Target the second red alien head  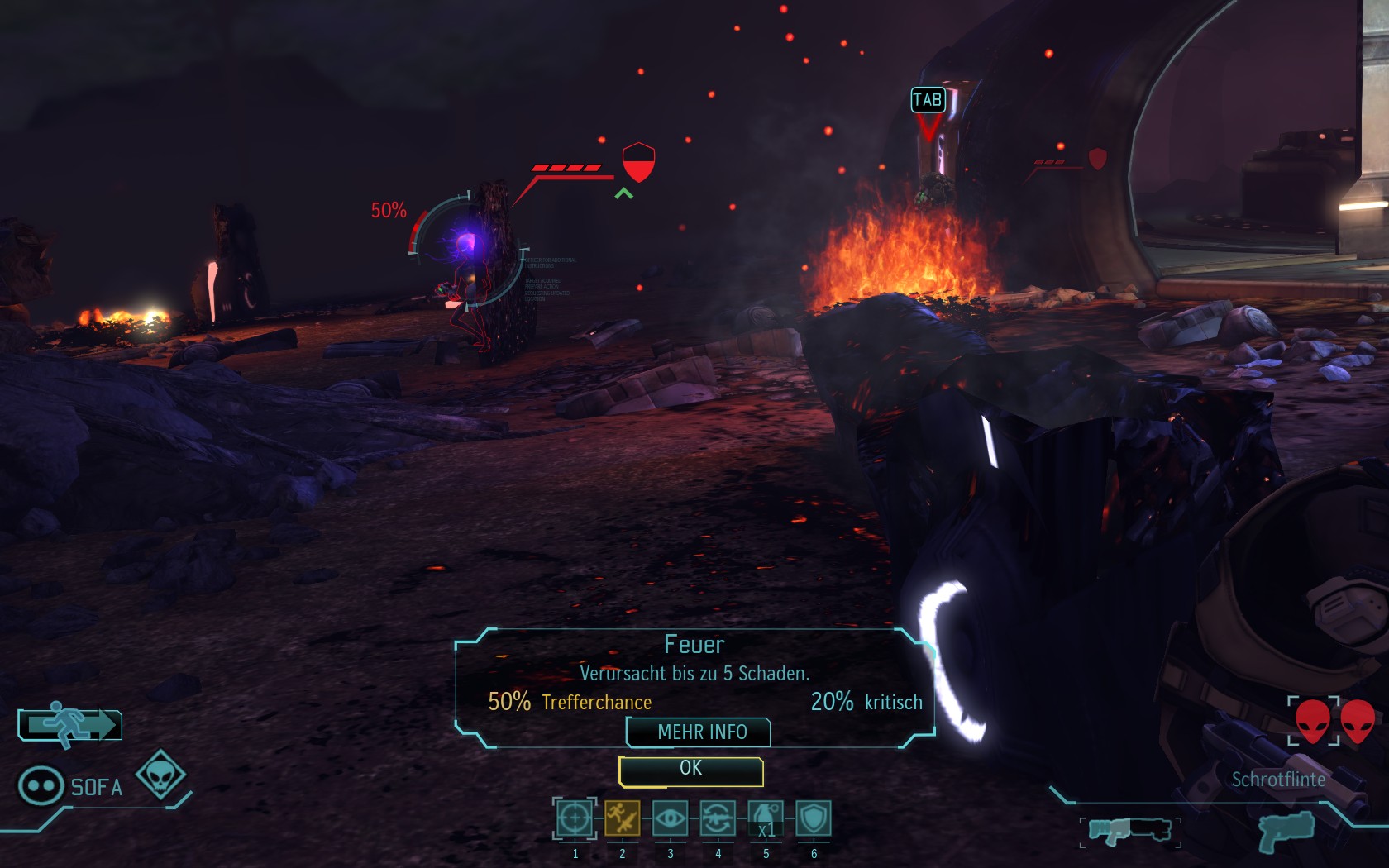(1358, 720)
